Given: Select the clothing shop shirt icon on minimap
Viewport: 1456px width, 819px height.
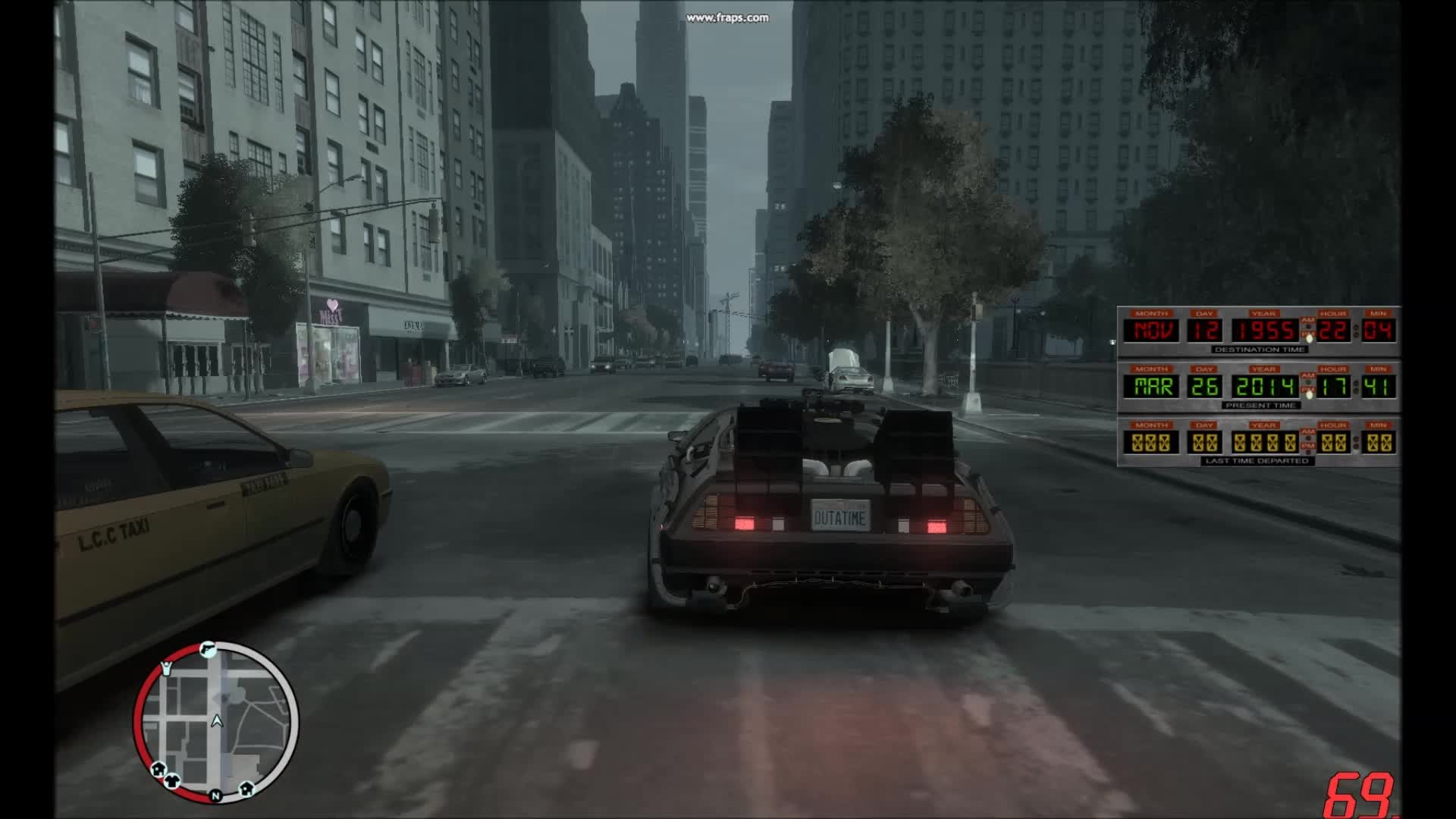Looking at the screenshot, I should pyautogui.click(x=173, y=780).
